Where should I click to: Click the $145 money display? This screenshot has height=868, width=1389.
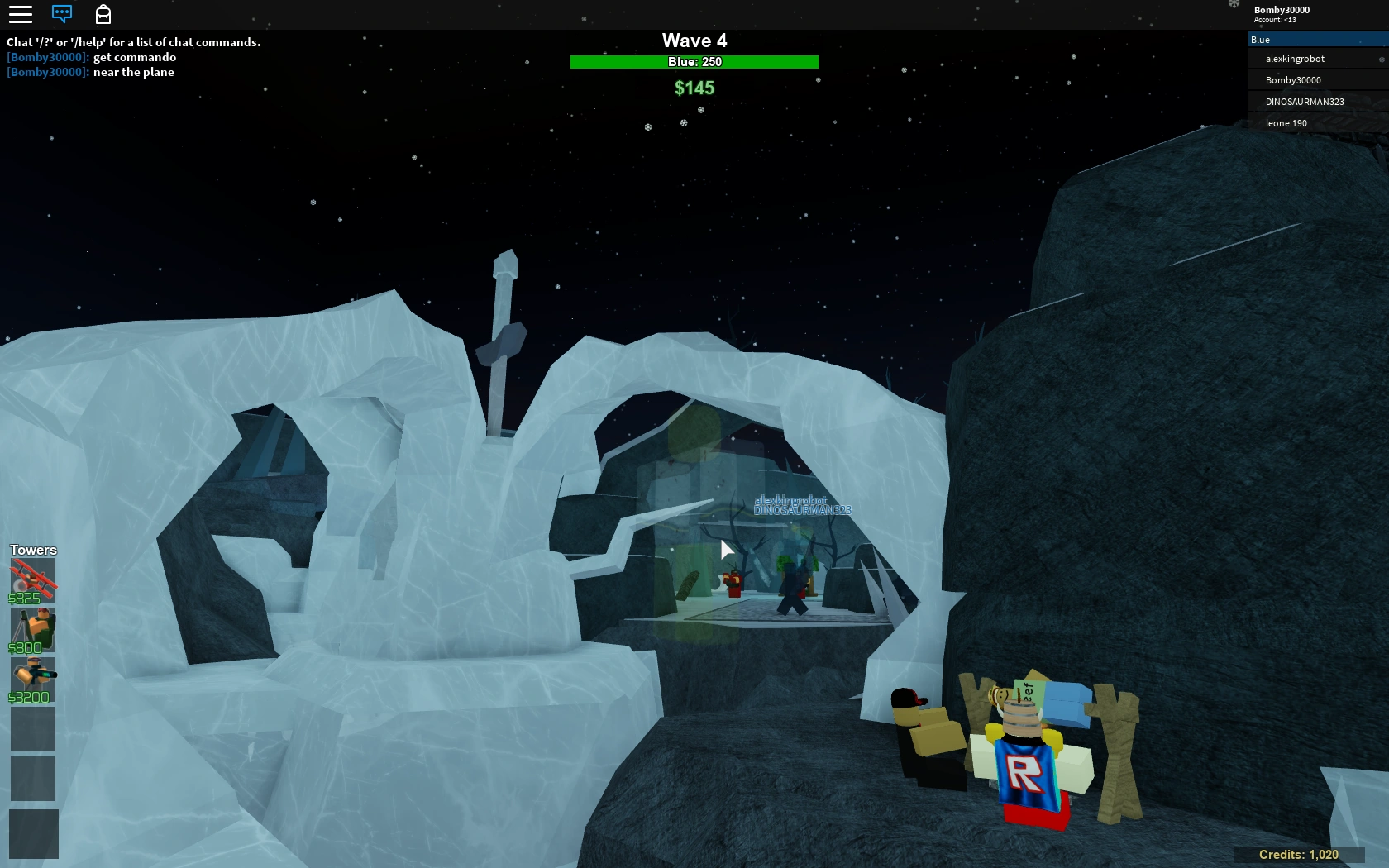(694, 88)
